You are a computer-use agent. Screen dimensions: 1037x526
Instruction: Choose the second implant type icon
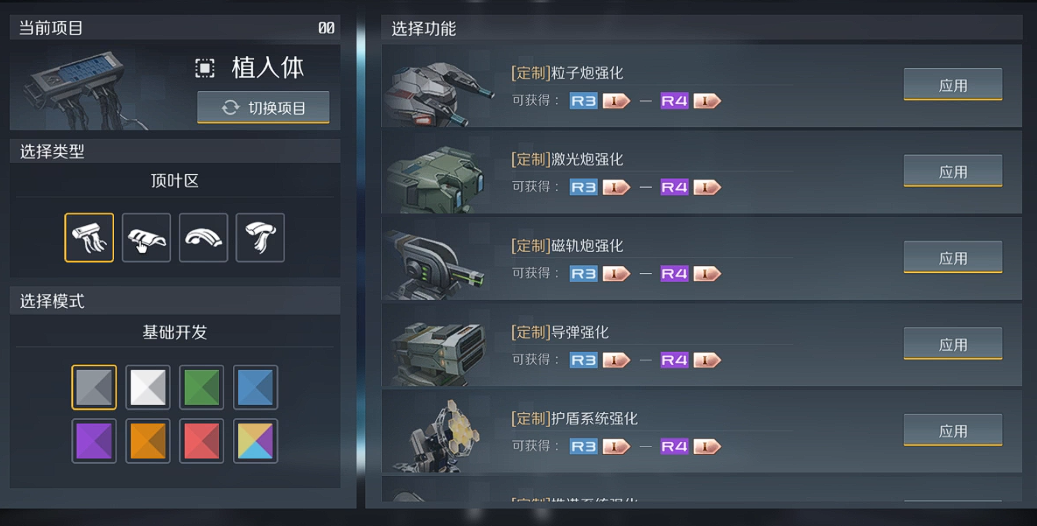(x=146, y=238)
